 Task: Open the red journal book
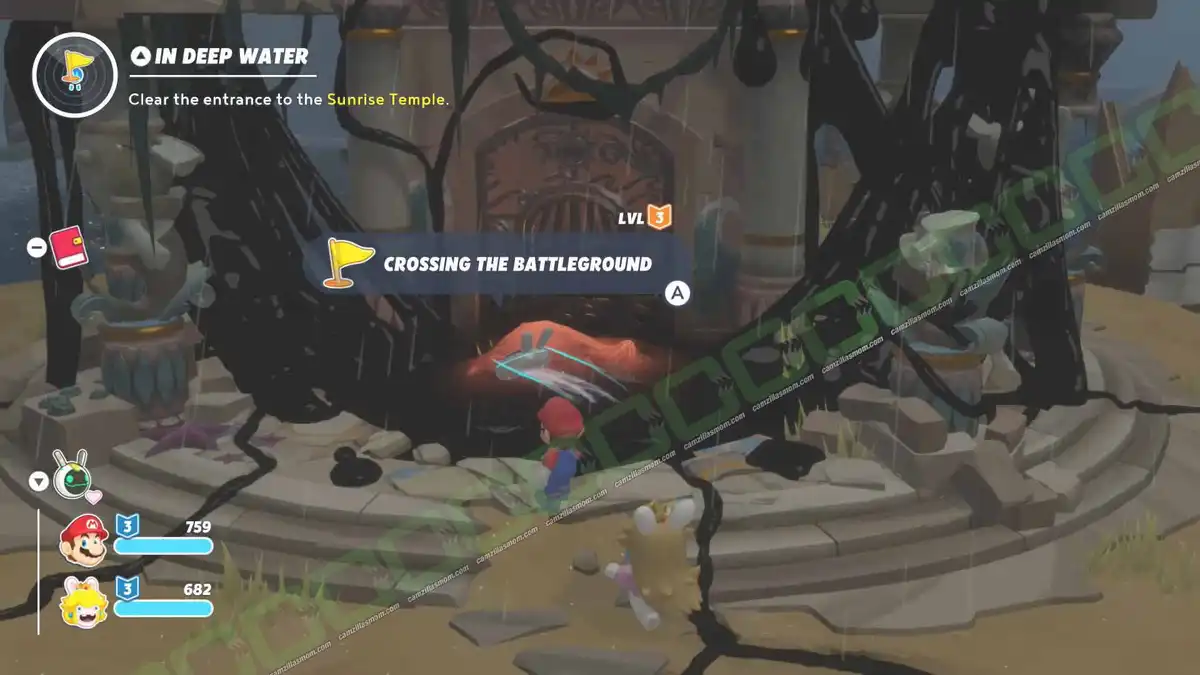point(69,246)
